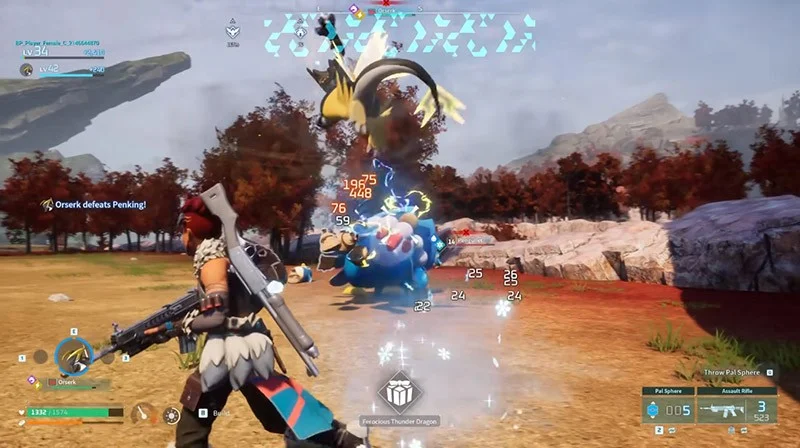Select the Orserk active pal portrait
This screenshot has width=800, height=448.
(73, 355)
